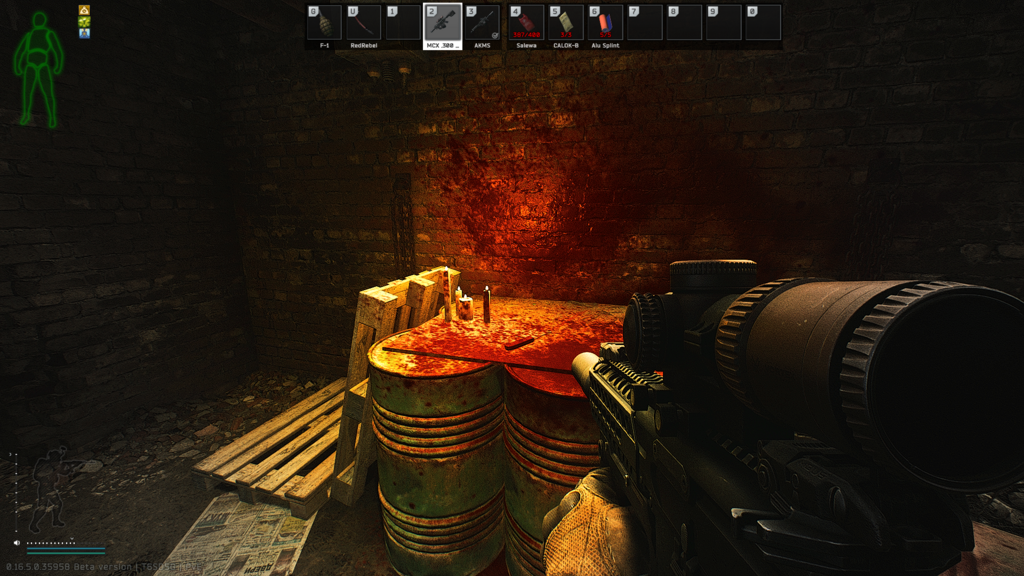Select the green status effect icon
Image resolution: width=1024 pixels, height=576 pixels.
85,21
